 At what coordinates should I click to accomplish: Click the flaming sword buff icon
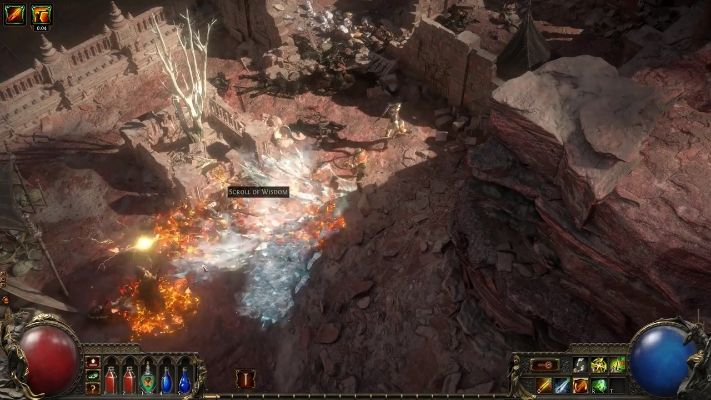pos(14,14)
